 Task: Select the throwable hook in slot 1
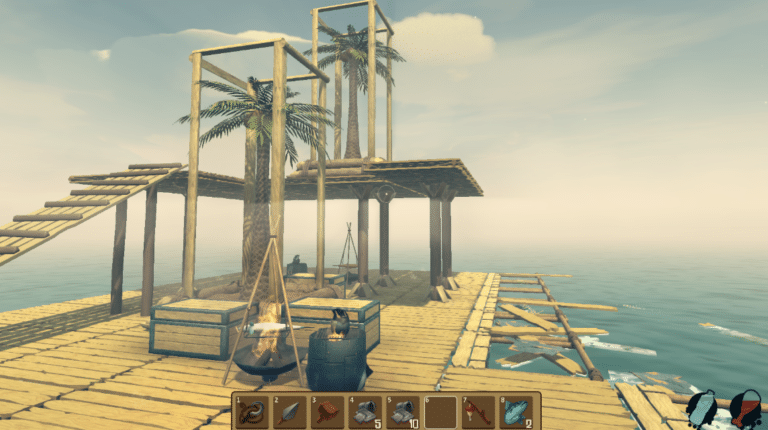(x=252, y=412)
